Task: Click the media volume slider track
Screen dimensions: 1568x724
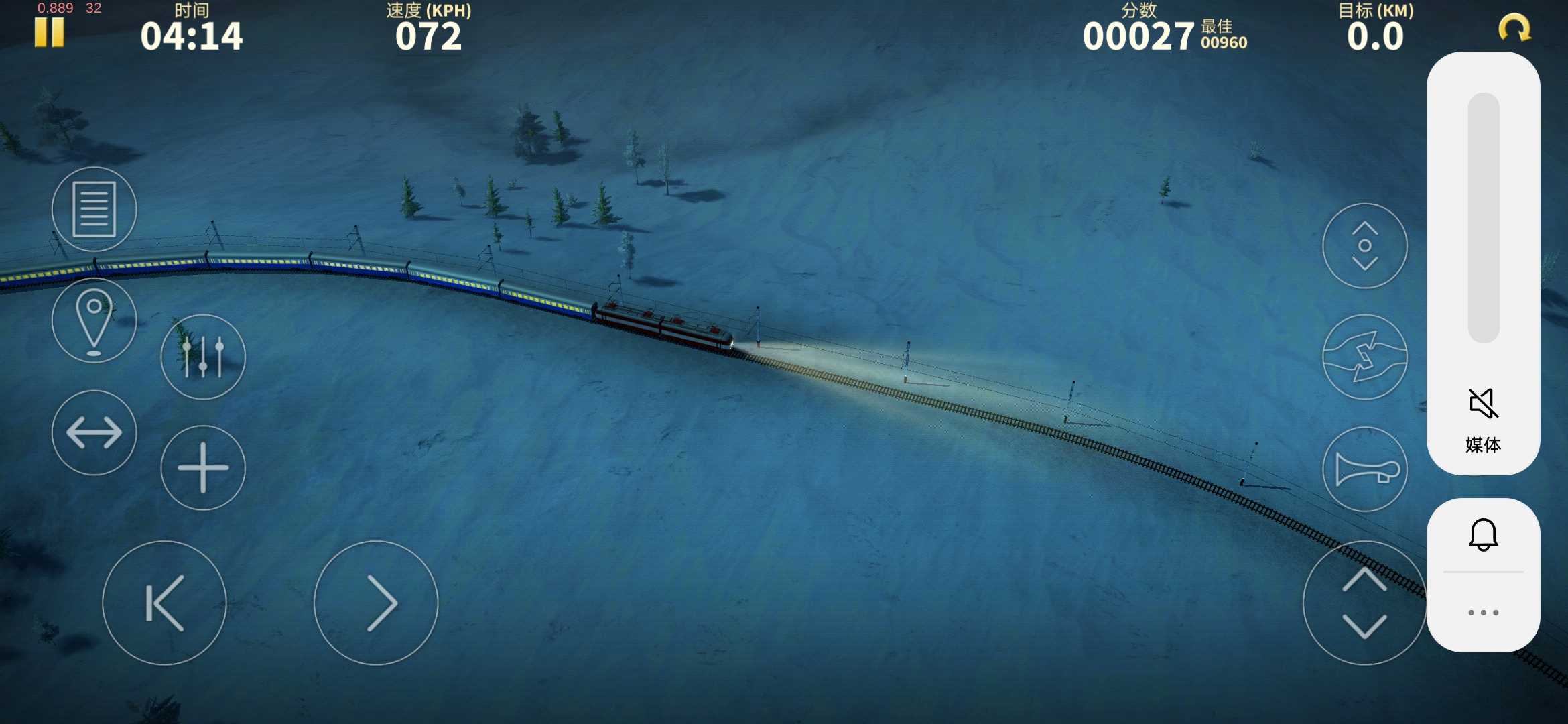Action: (1484, 218)
